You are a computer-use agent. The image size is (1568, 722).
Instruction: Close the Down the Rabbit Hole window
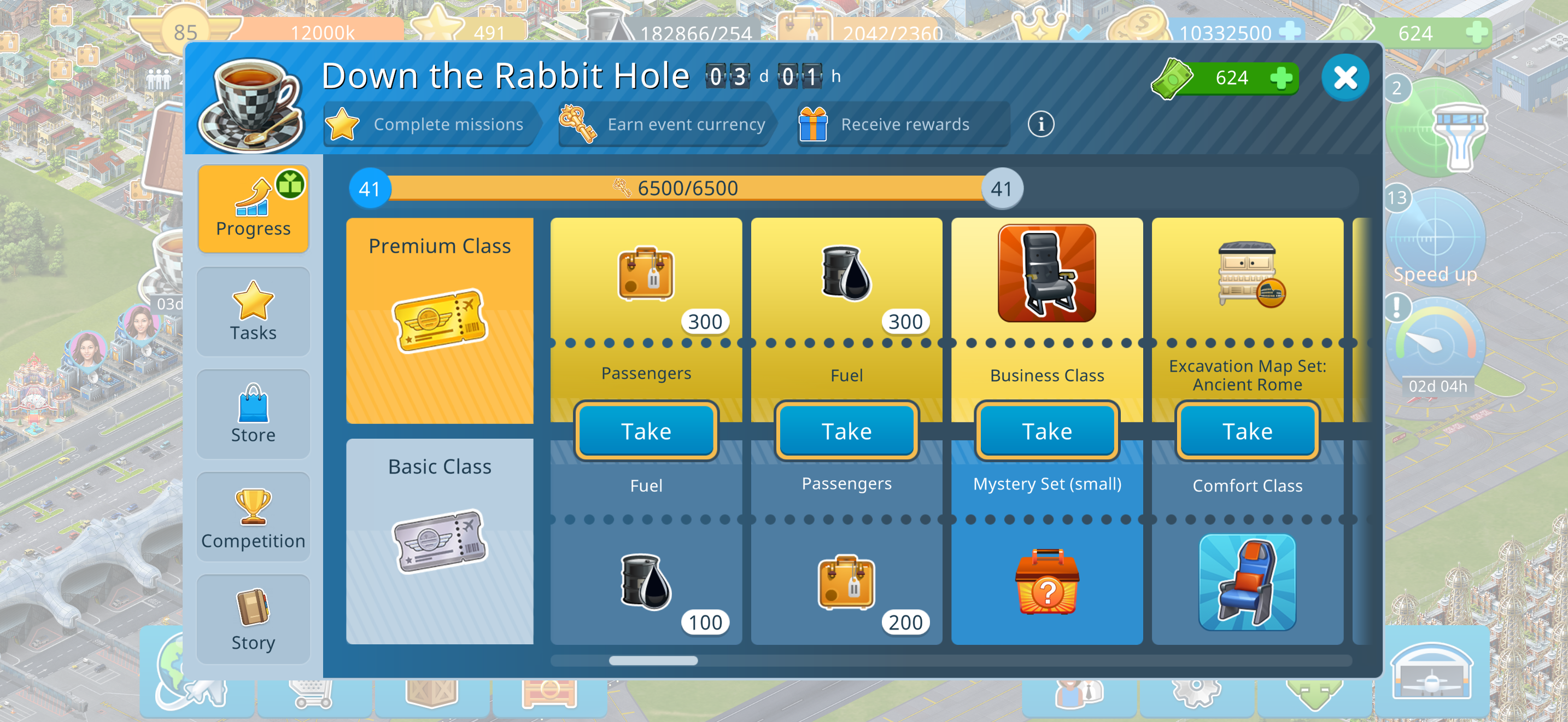[1344, 78]
